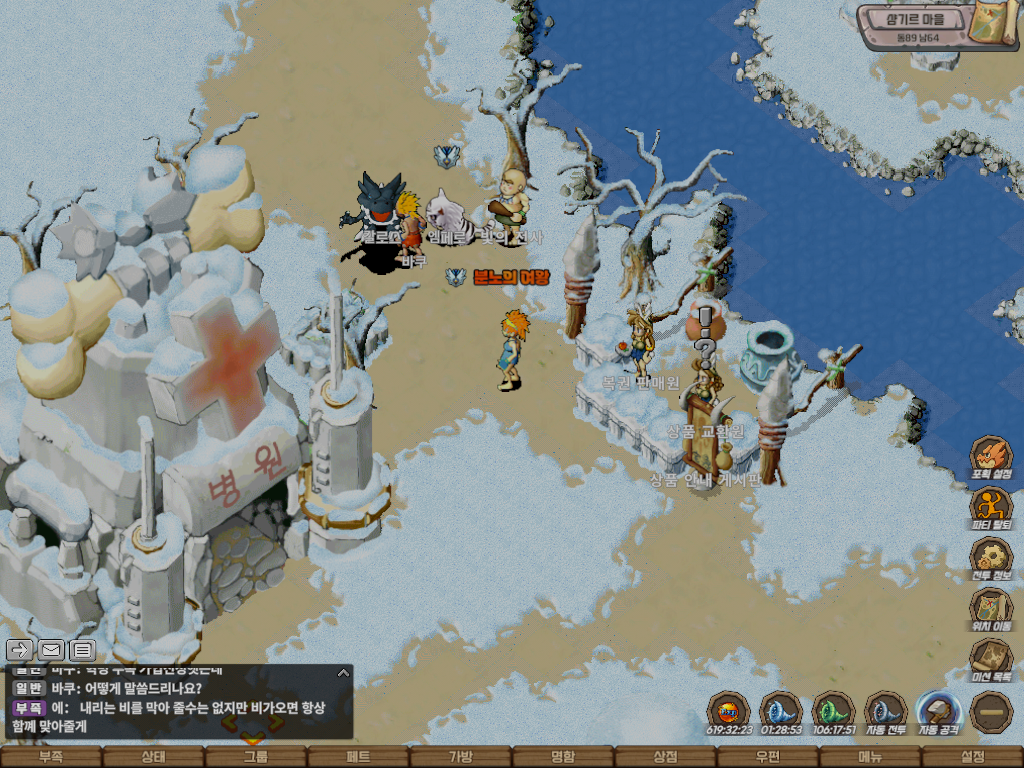This screenshot has height=768, width=1024.
Task: Toggle 자동 공격 auto attack hammer icon
Action: pos(938,711)
